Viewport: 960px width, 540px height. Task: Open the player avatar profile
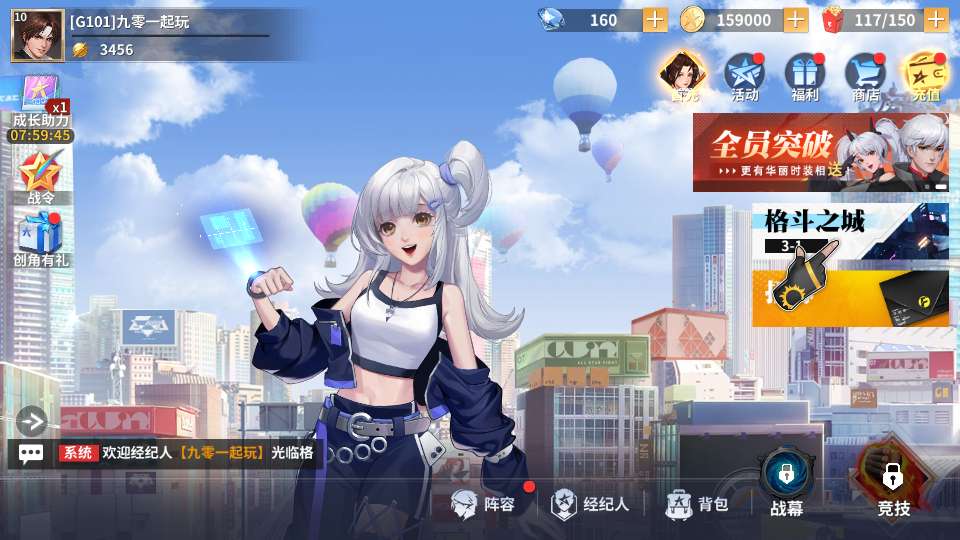click(x=37, y=36)
